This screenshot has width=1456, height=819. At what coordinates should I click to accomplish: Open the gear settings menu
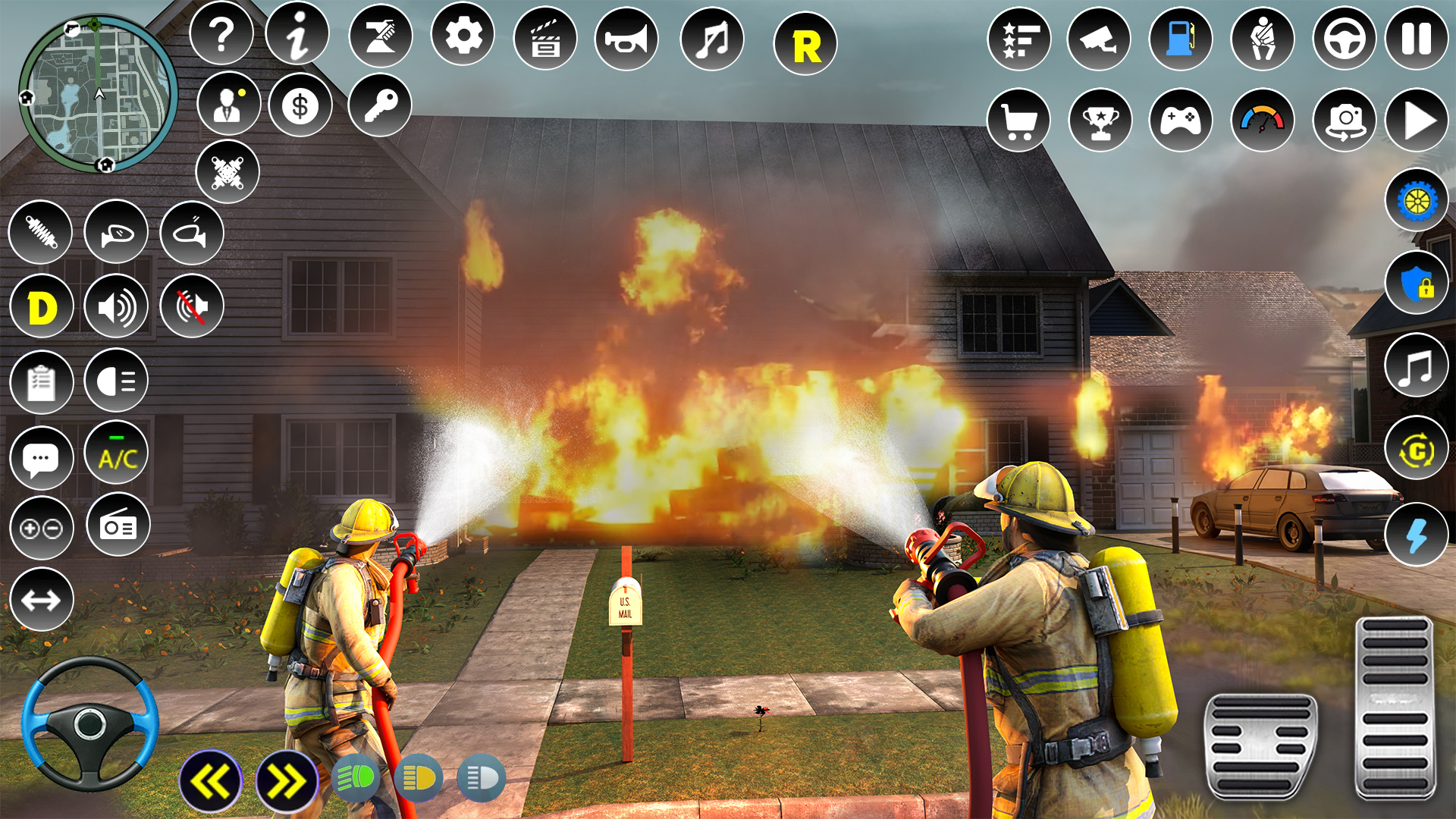point(463,35)
